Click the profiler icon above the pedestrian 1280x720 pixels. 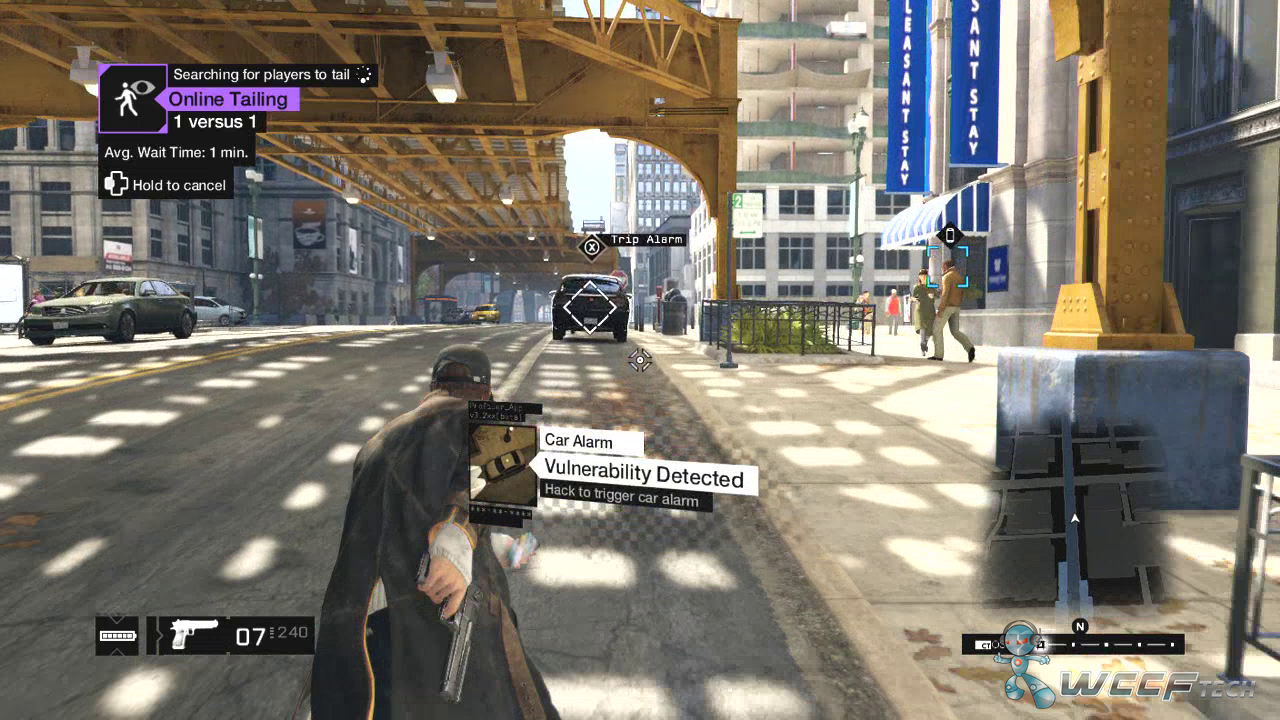coord(950,236)
